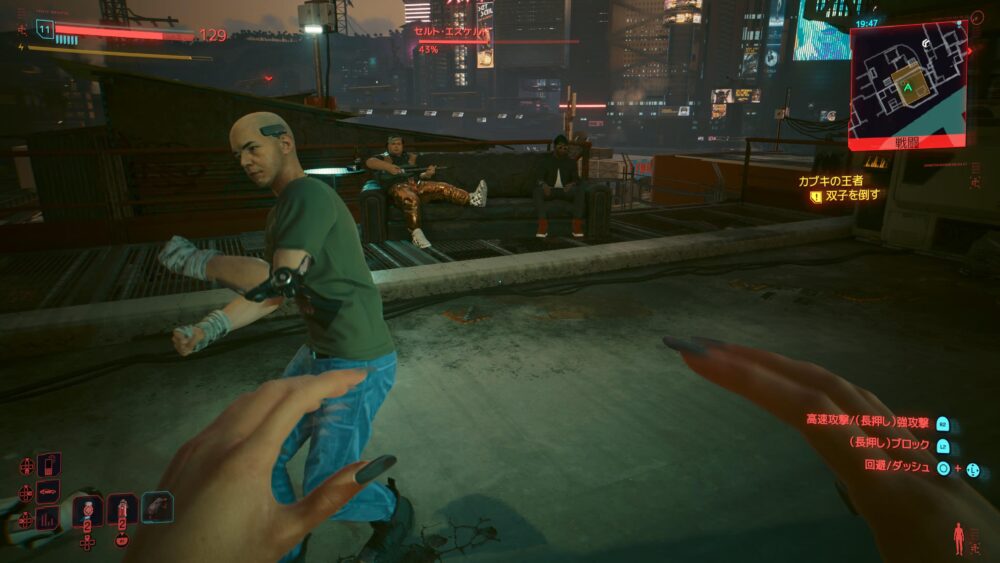This screenshot has width=1000, height=563.
Task: Select the equipped fists weapon slot
Action: (157, 507)
